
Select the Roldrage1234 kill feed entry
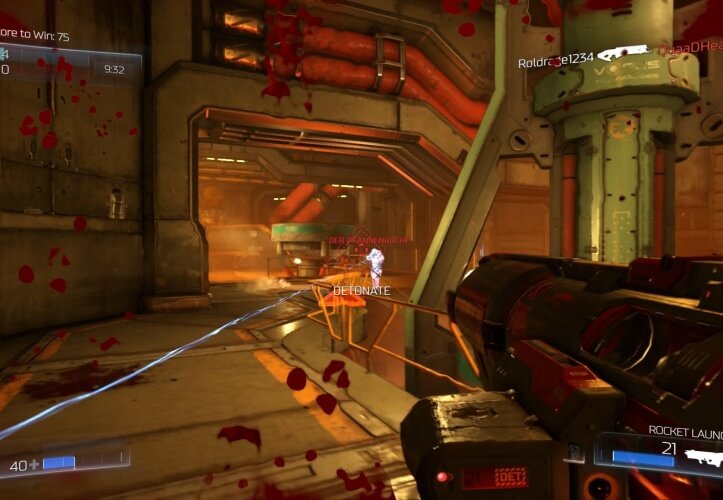[556, 61]
